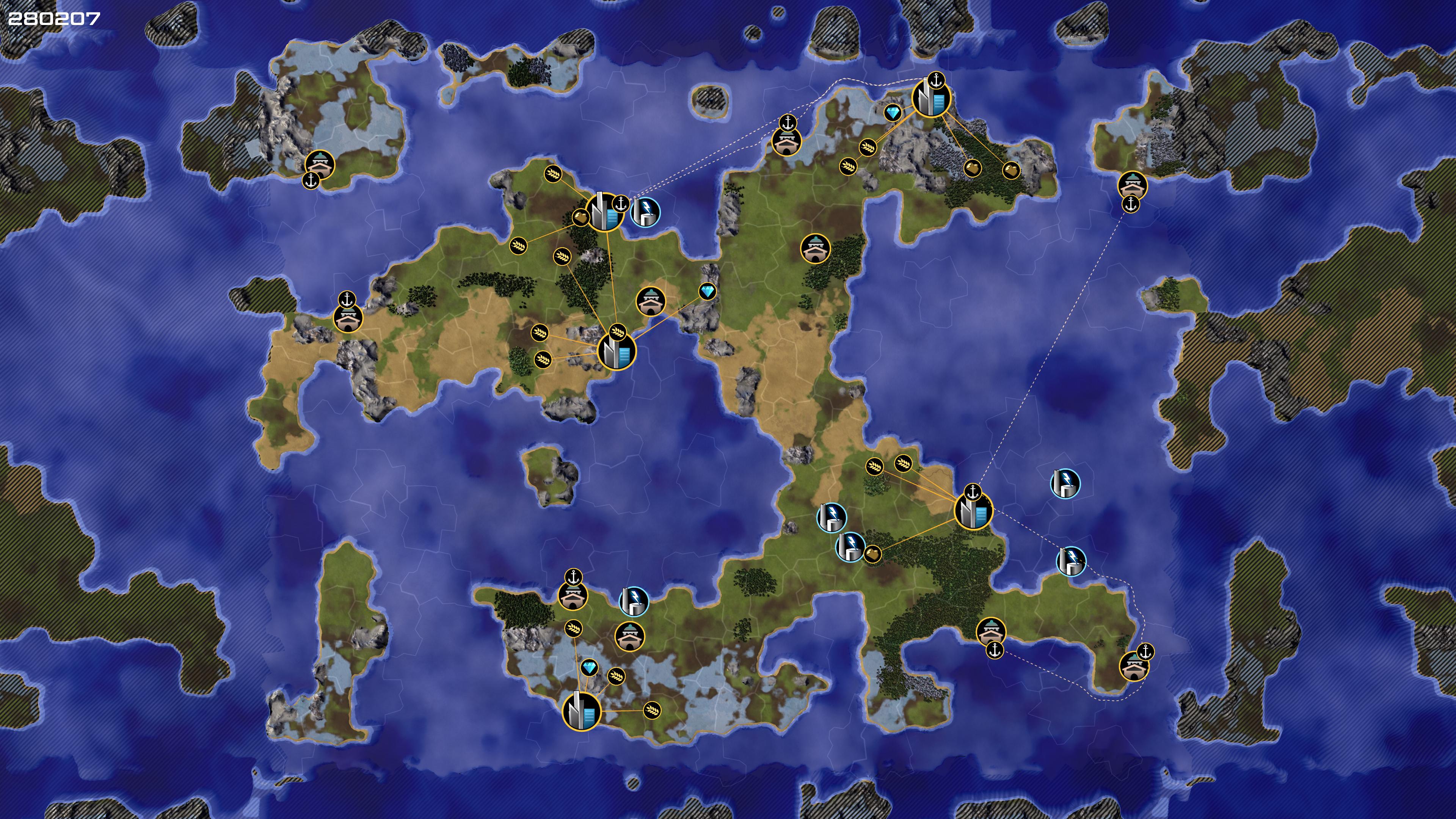This screenshot has width=1456, height=819.
Task: Choose the harbor bunker at the western peninsula tip
Action: pos(347,318)
